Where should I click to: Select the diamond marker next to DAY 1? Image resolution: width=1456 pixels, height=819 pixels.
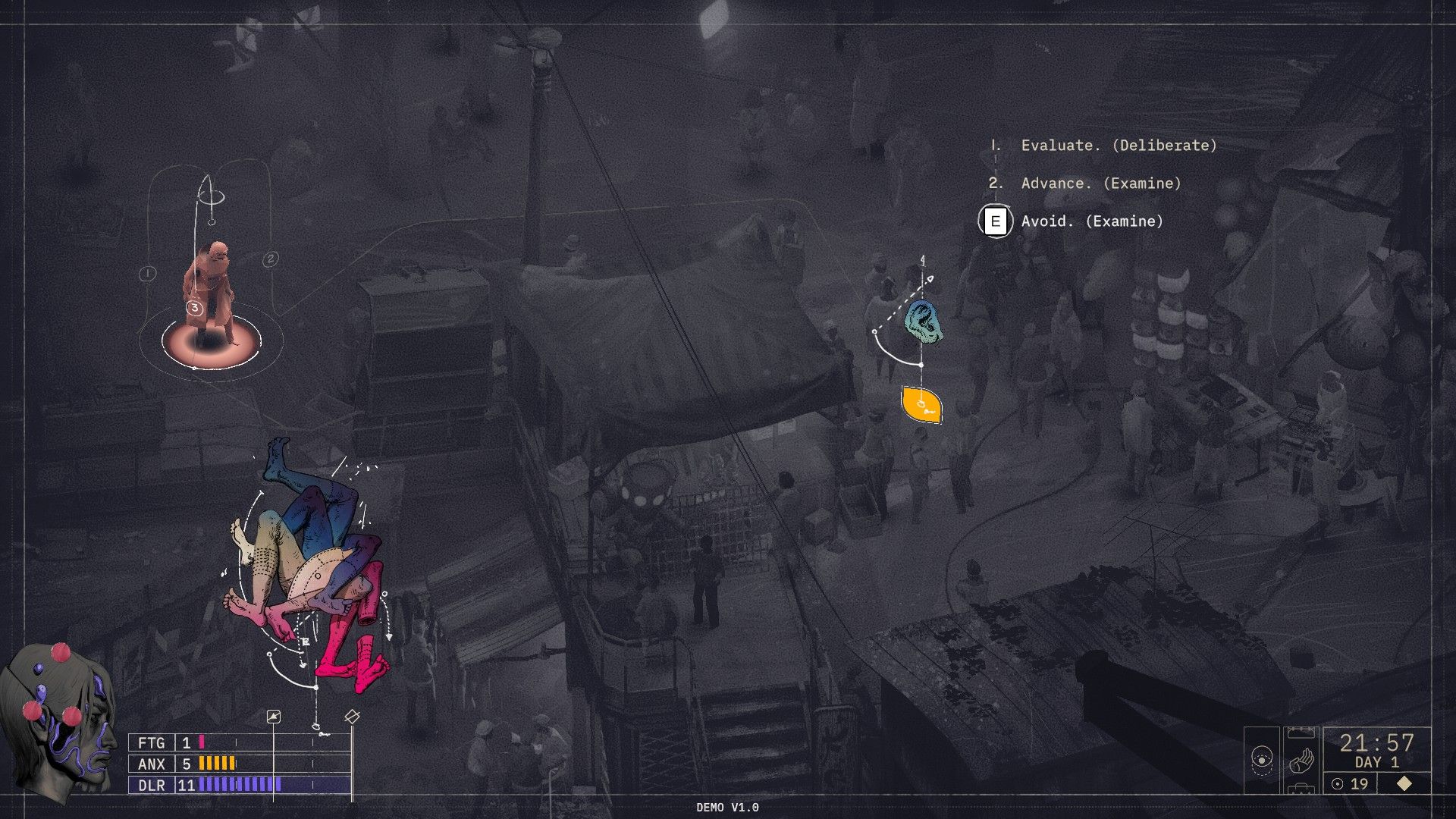(1404, 783)
